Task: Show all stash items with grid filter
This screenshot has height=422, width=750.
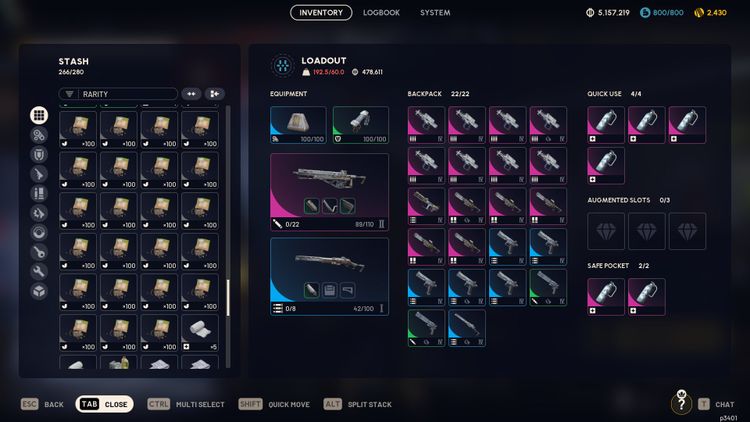Action: [x=39, y=116]
